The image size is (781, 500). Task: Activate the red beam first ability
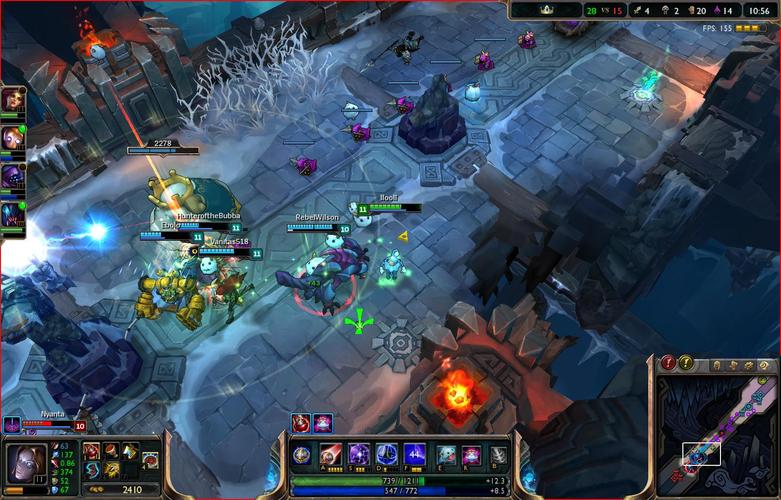coord(331,454)
